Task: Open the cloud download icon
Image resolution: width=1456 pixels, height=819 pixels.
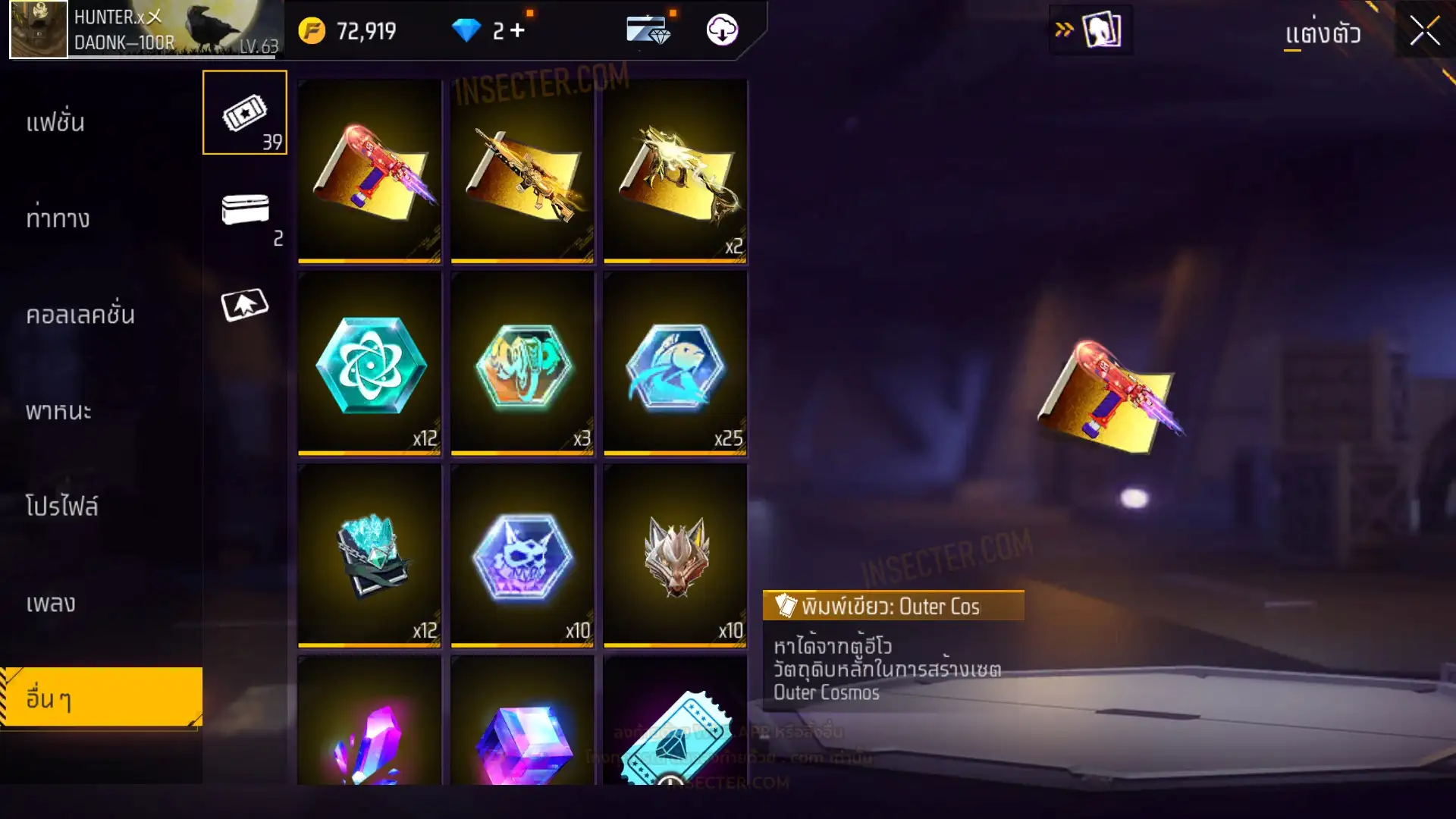Action: coord(722,30)
